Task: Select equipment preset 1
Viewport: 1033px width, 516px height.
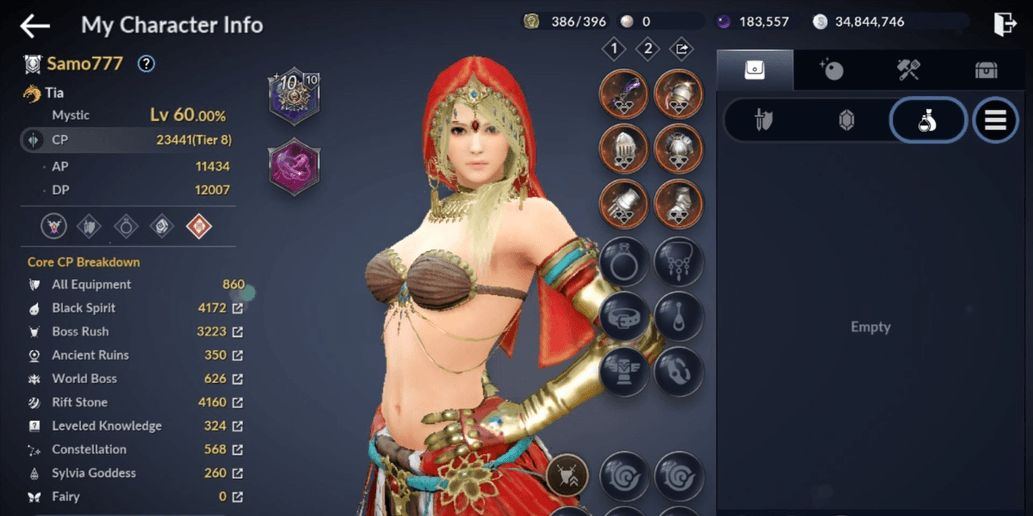Action: (x=614, y=48)
